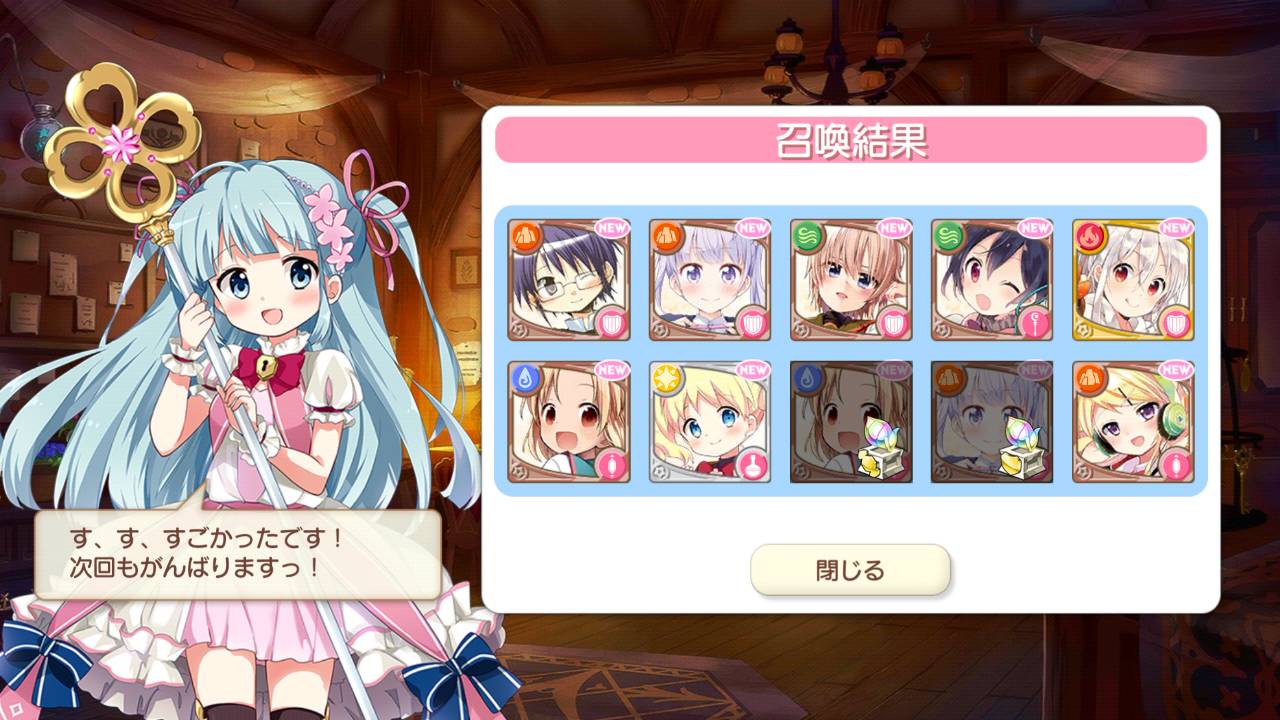Viewport: 1280px width, 720px height.
Task: Select the brown-haired wind-element card with shield
Action: coord(851,280)
